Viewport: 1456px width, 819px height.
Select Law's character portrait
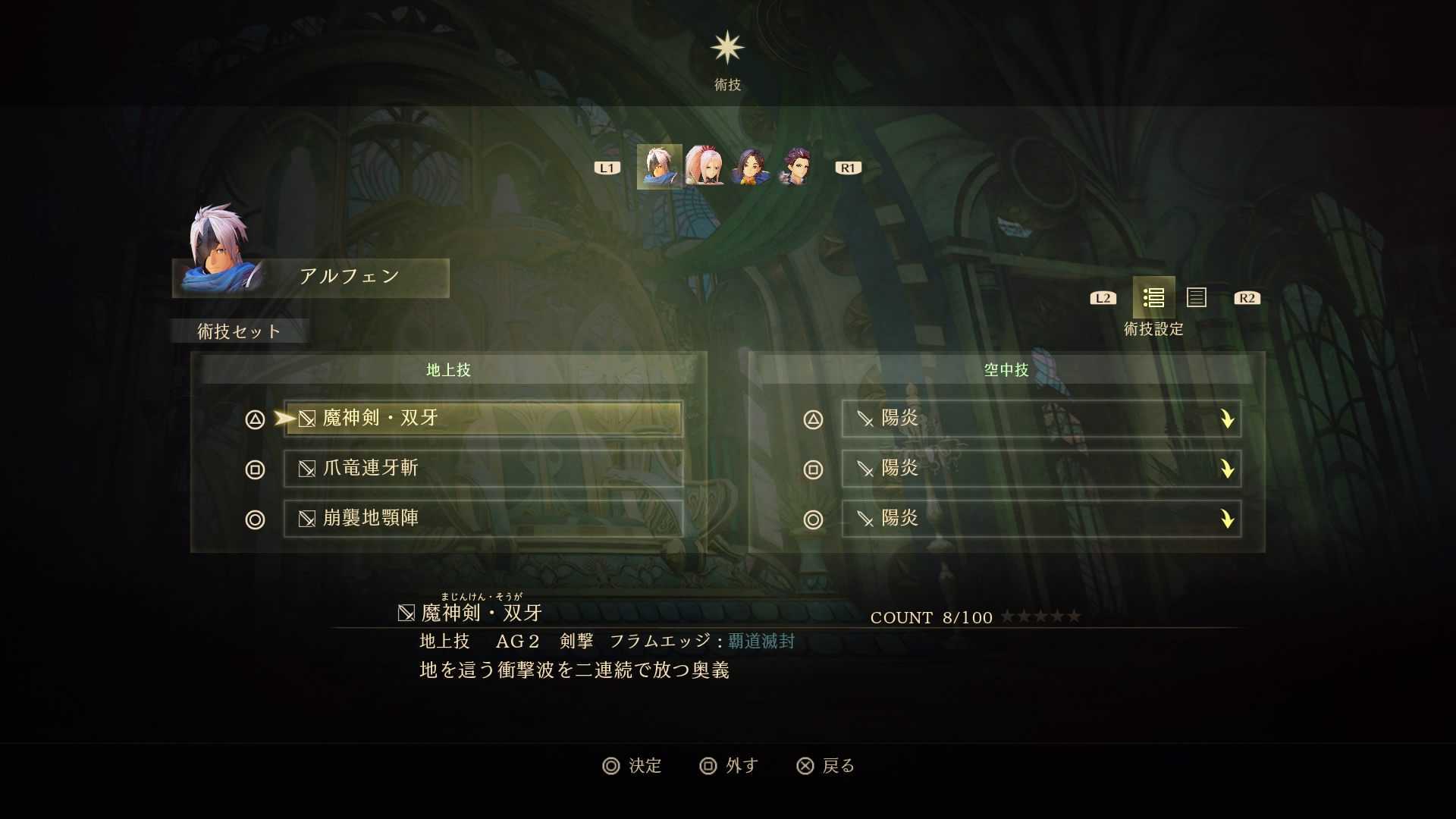[x=796, y=167]
